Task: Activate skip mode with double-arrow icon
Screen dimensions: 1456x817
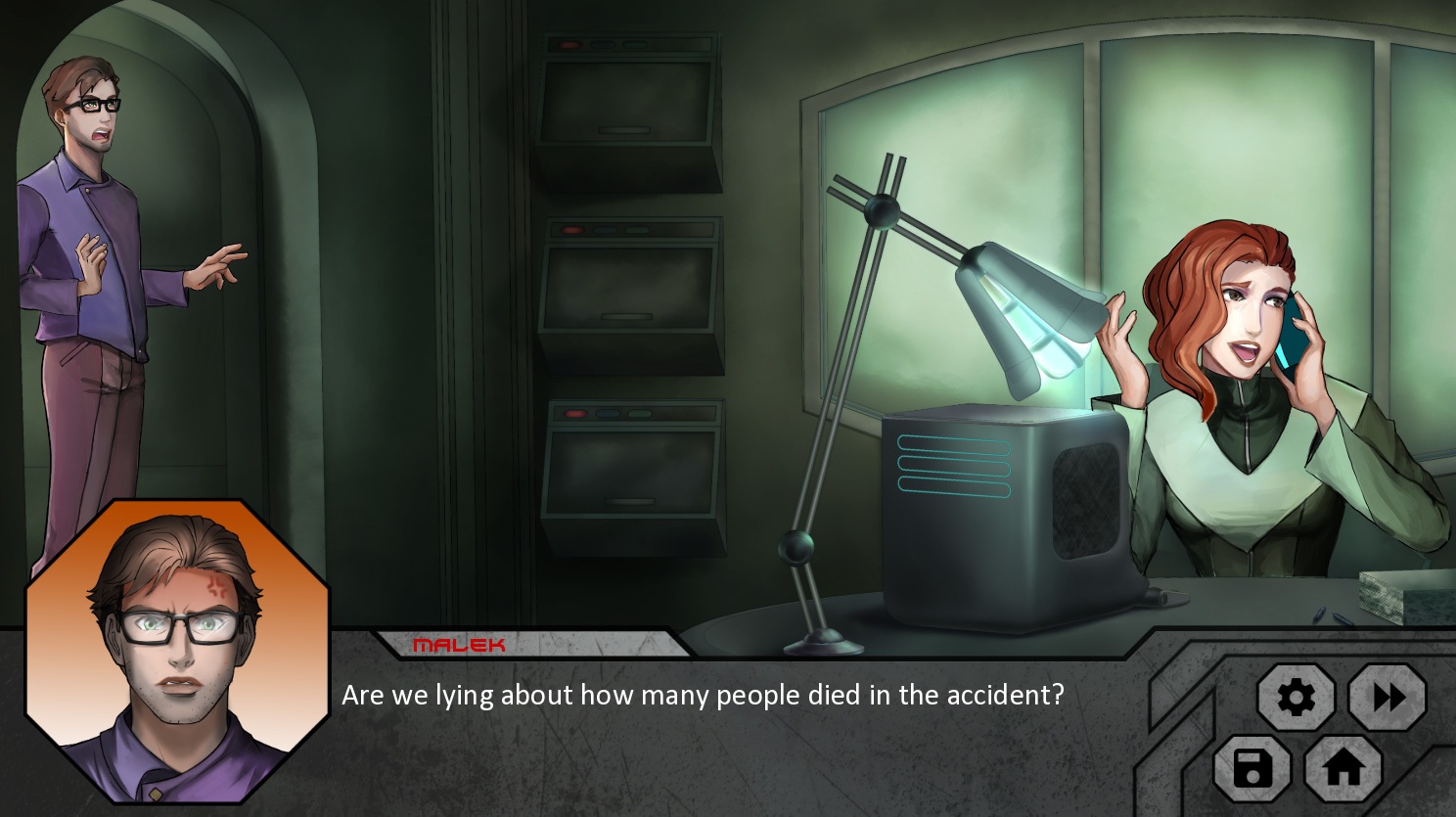Action: click(1388, 697)
